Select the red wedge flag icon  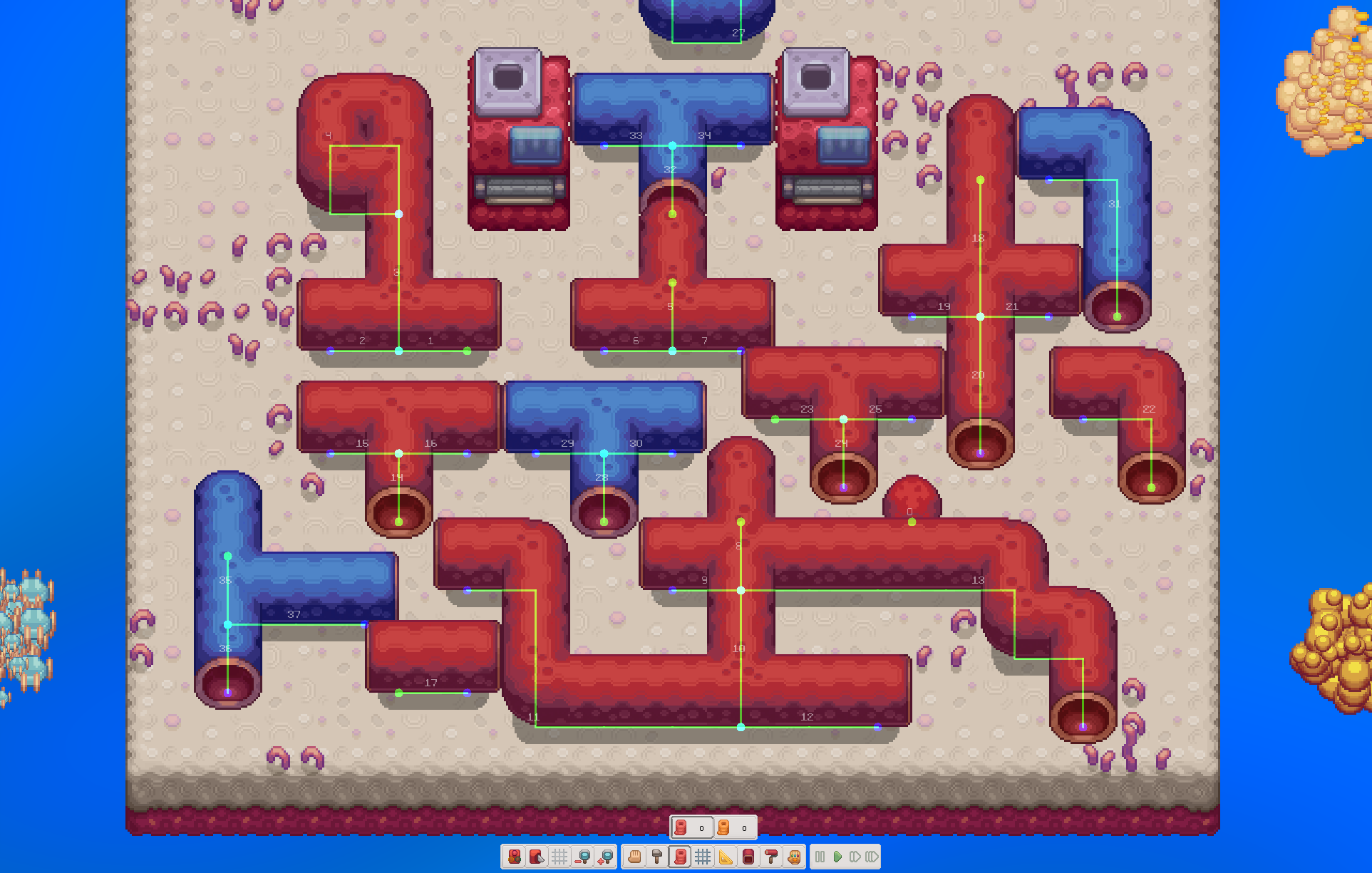[537, 857]
